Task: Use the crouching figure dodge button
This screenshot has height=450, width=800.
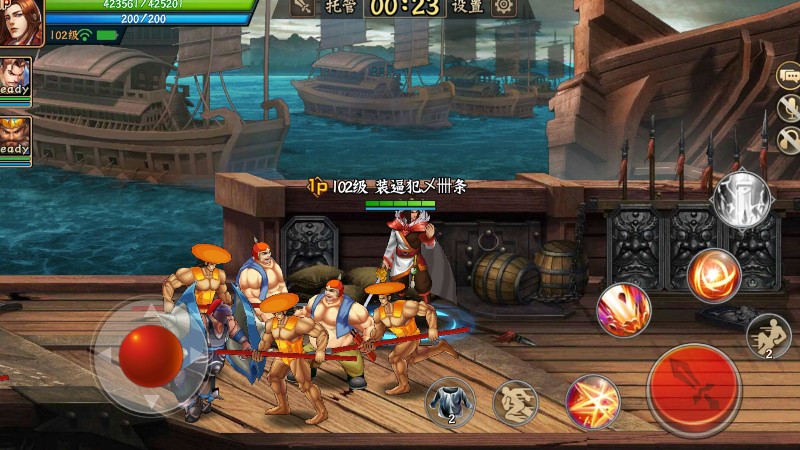Action: 516,402
